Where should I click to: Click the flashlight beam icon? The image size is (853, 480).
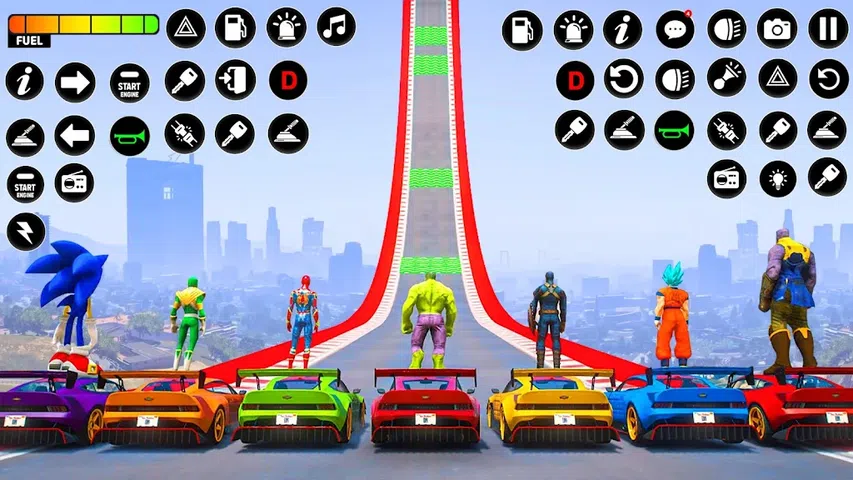[727, 78]
